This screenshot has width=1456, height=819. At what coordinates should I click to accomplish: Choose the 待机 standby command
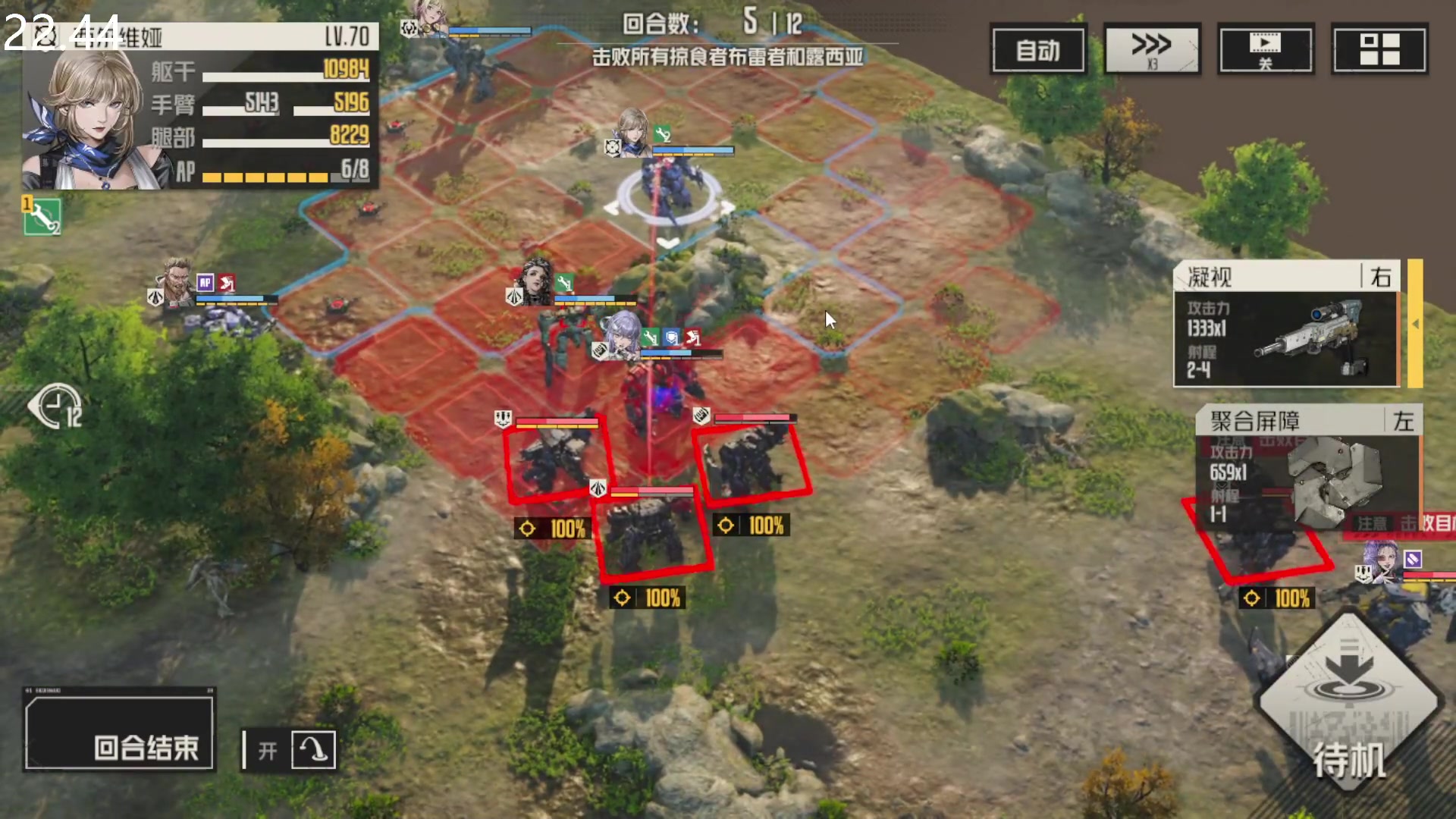coord(1349,701)
